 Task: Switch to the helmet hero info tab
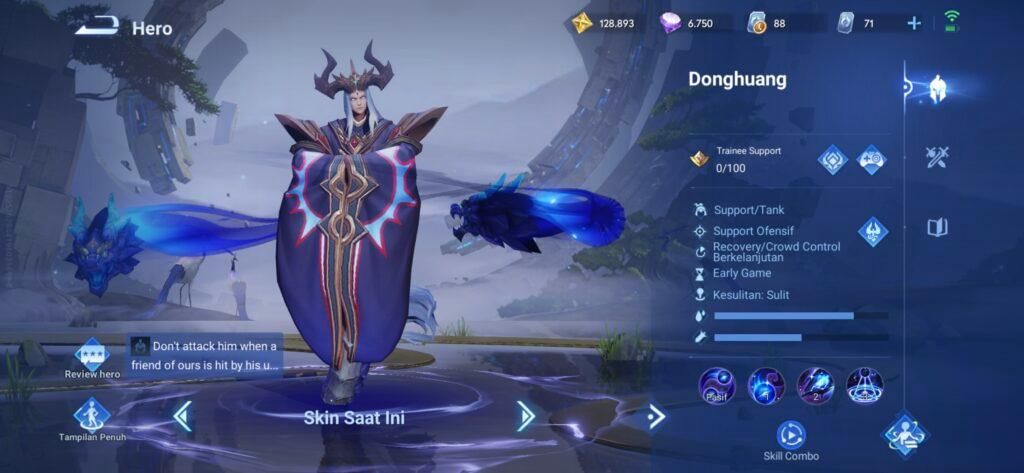point(937,88)
